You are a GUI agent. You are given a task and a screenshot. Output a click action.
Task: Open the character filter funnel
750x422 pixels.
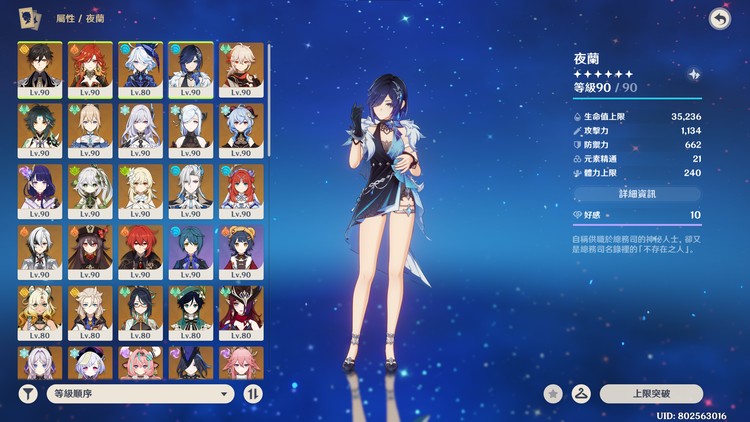click(28, 394)
